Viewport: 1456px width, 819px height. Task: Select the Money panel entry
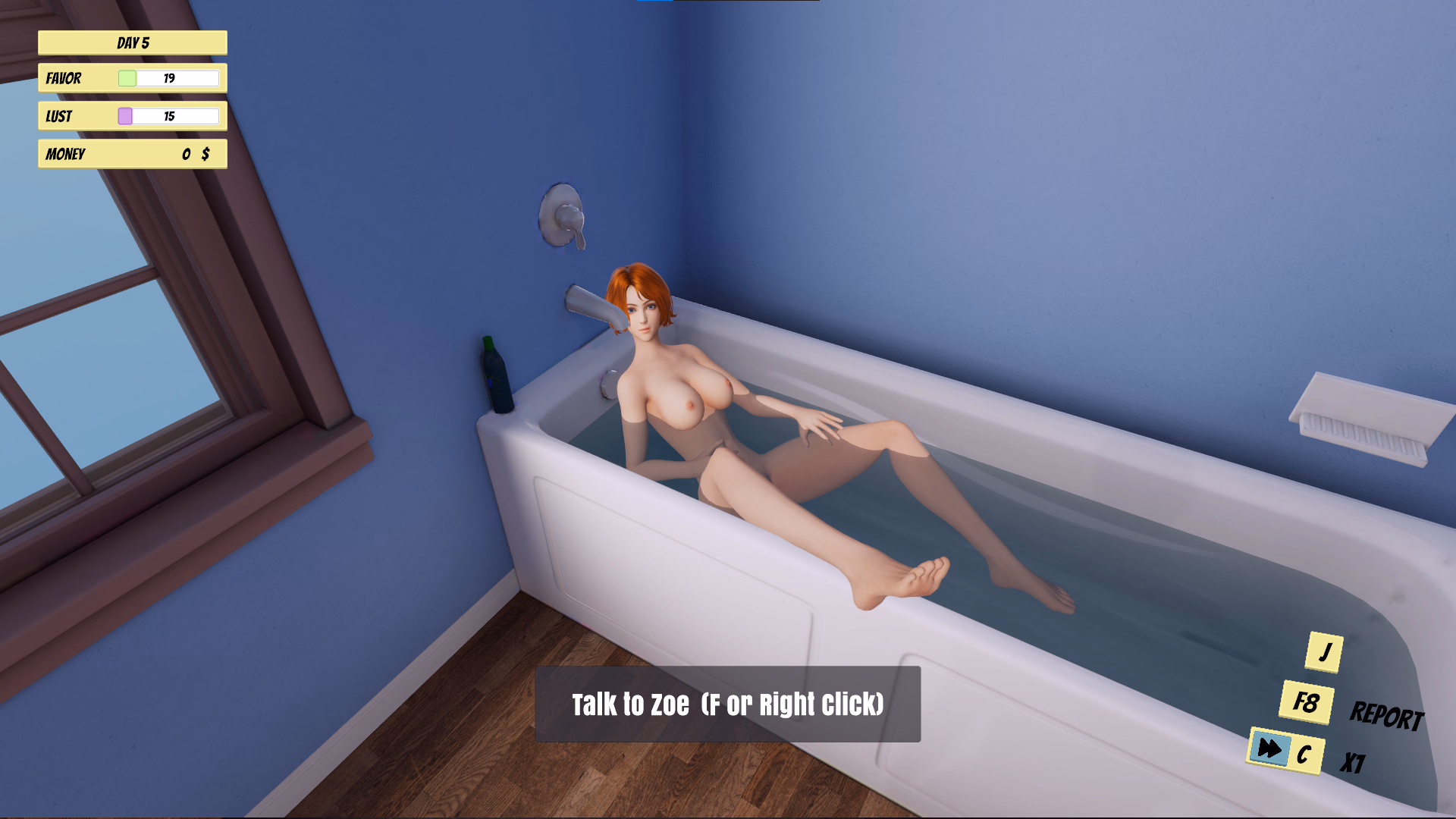[x=132, y=154]
